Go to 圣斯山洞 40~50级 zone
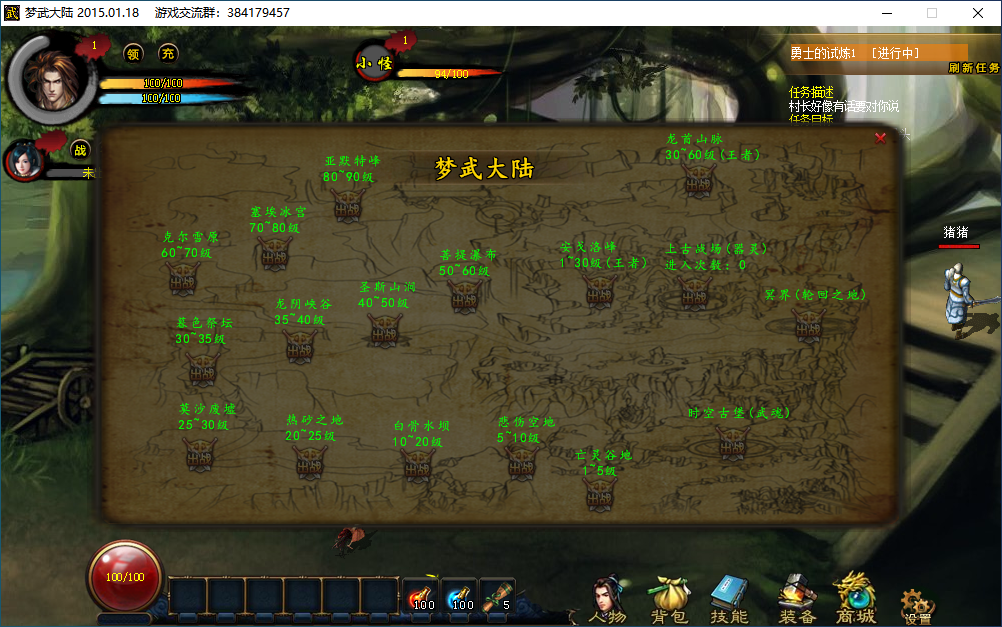 [384, 329]
